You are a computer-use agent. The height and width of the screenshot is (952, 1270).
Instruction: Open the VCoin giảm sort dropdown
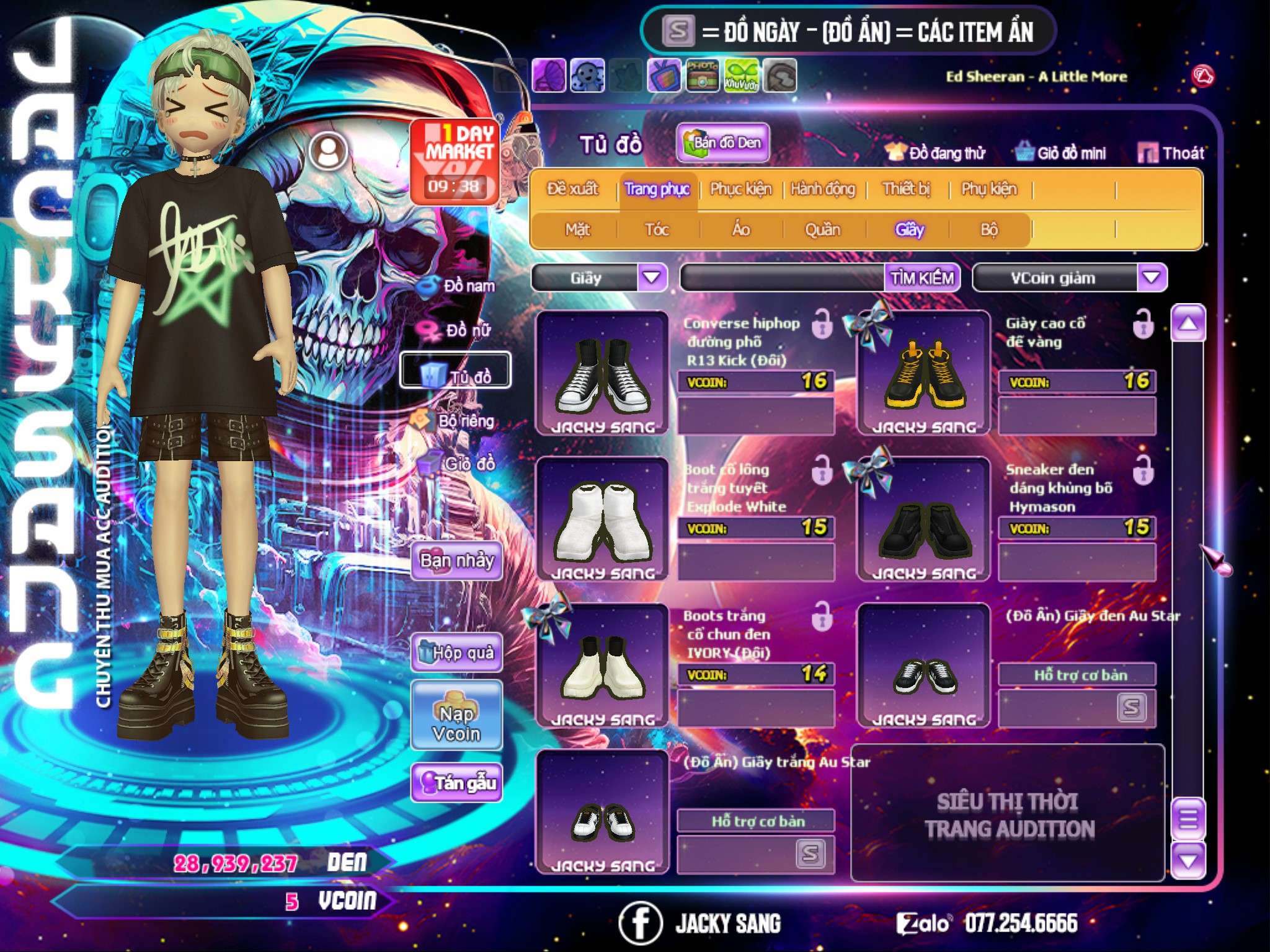point(1151,278)
